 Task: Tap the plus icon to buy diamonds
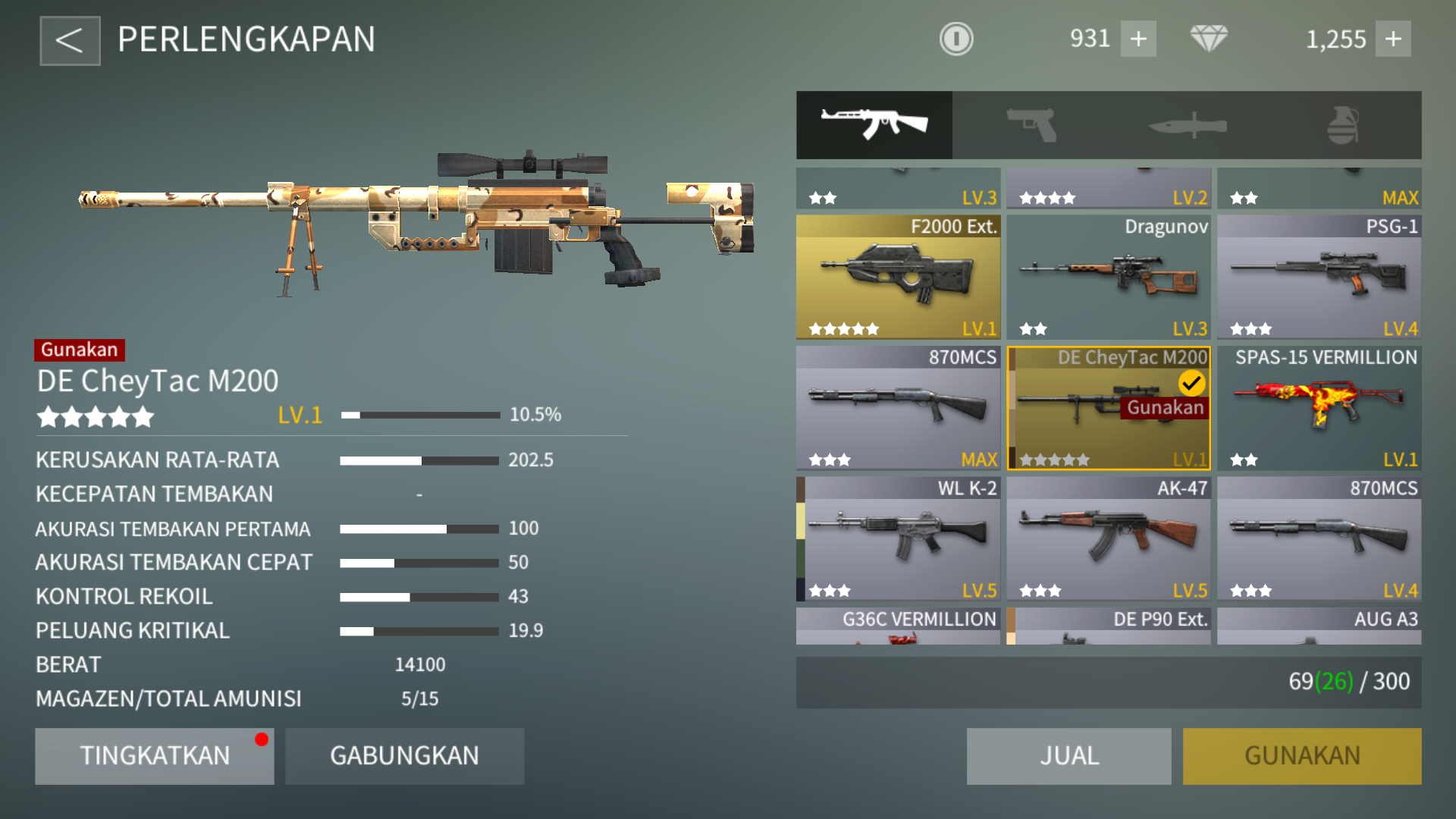(x=1395, y=38)
